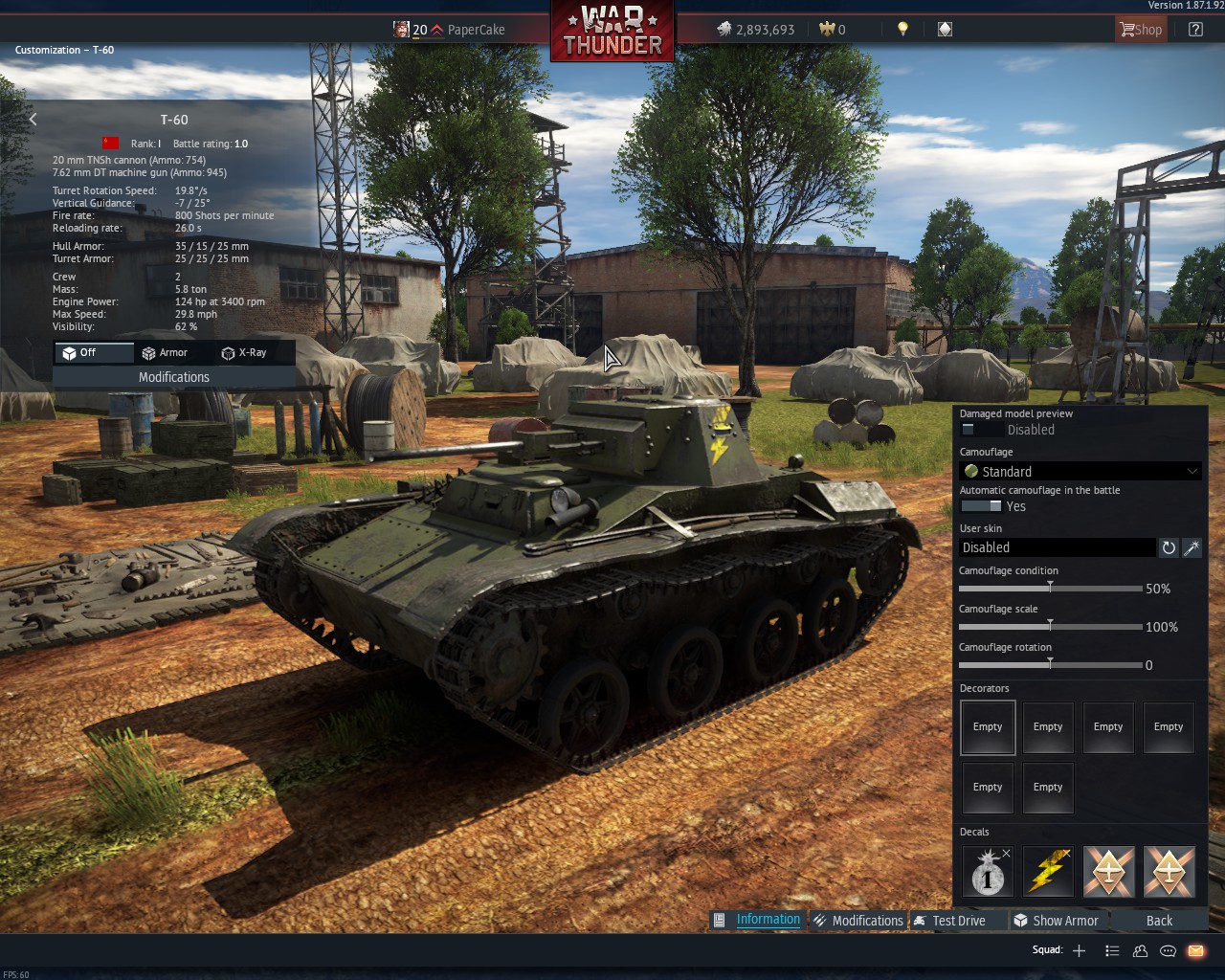1225x980 pixels.
Task: Open the Information panel
Action: (758, 920)
